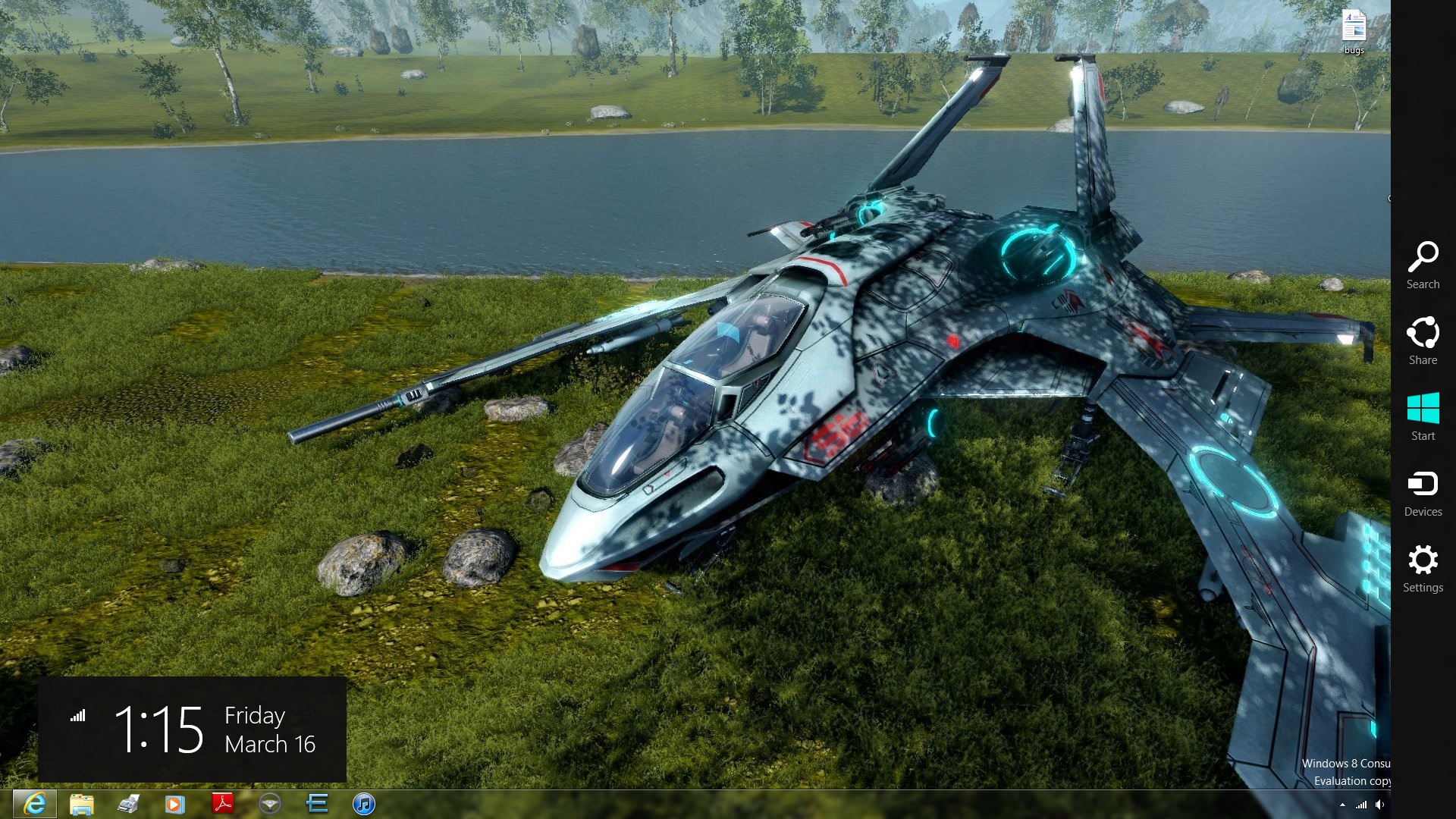Image resolution: width=1456 pixels, height=819 pixels.
Task: Launch Internet Explorer from the taskbar
Action: point(35,804)
